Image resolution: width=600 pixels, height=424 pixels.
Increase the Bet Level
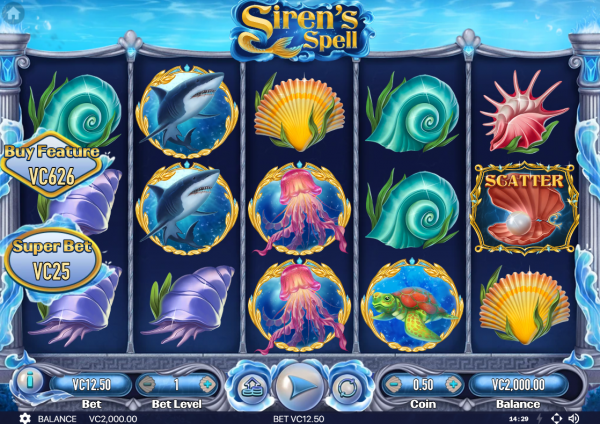point(207,383)
